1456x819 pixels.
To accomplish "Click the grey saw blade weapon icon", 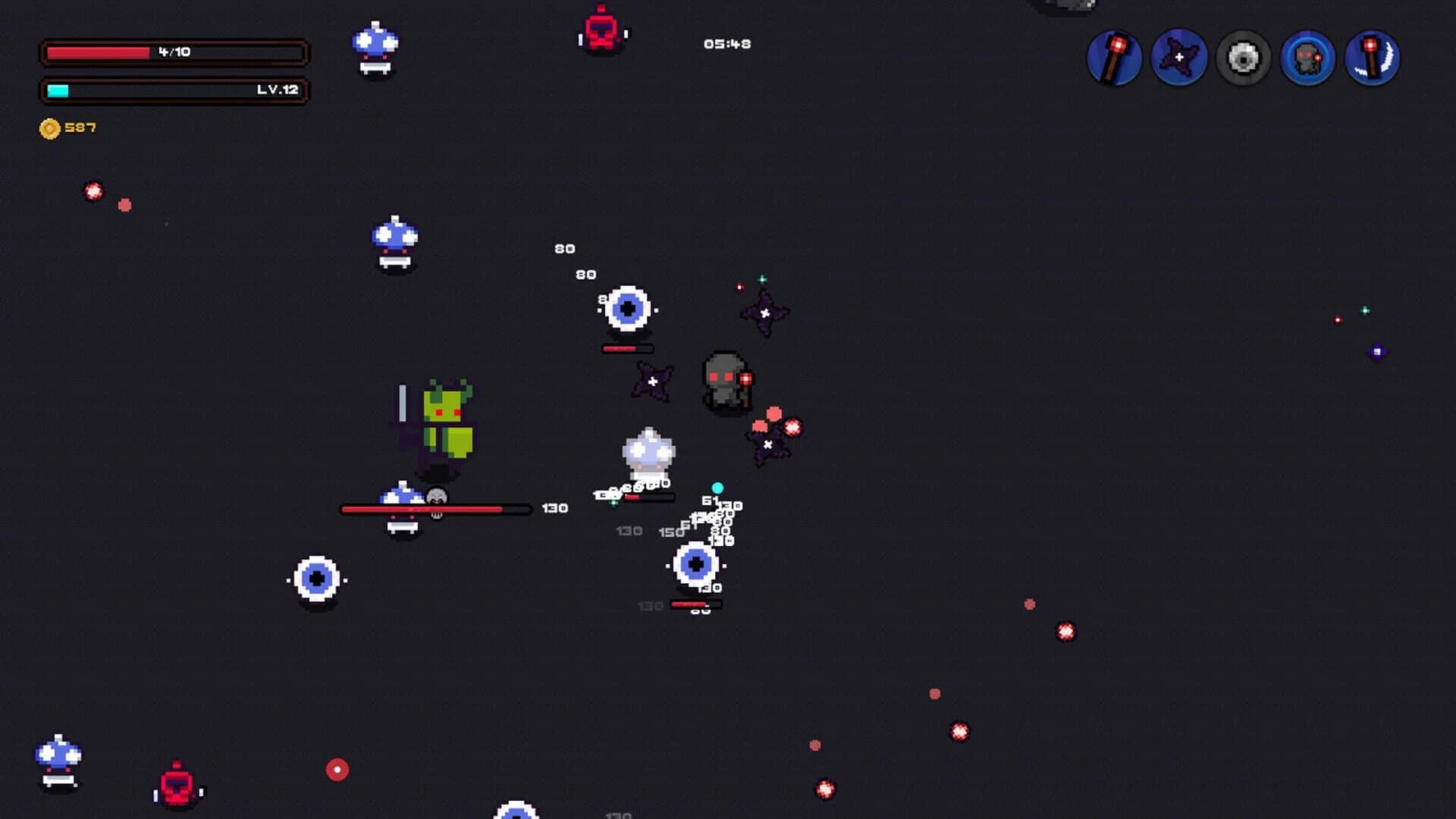I will pyautogui.click(x=1242, y=58).
